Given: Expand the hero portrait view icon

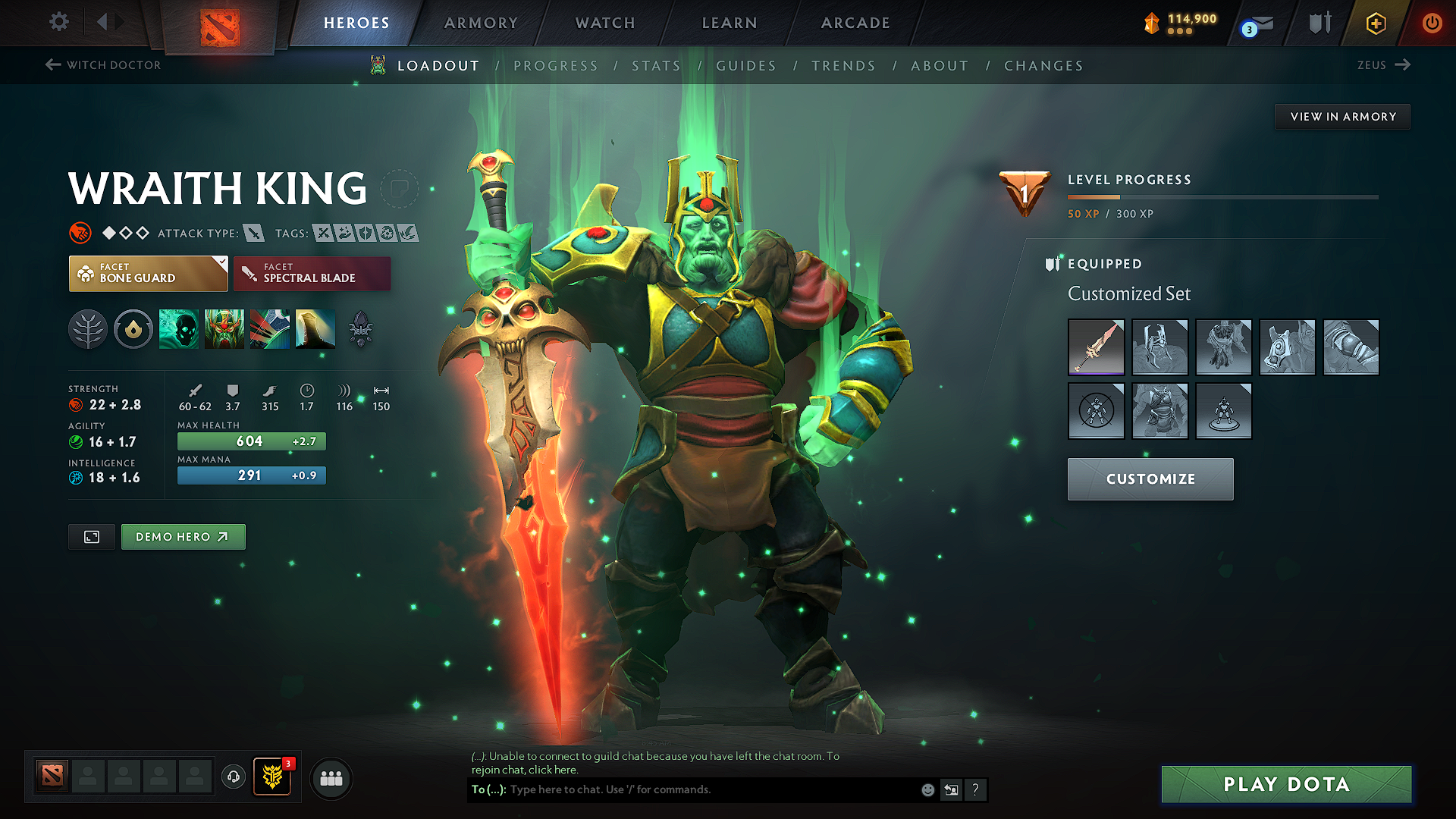Looking at the screenshot, I should point(91,536).
